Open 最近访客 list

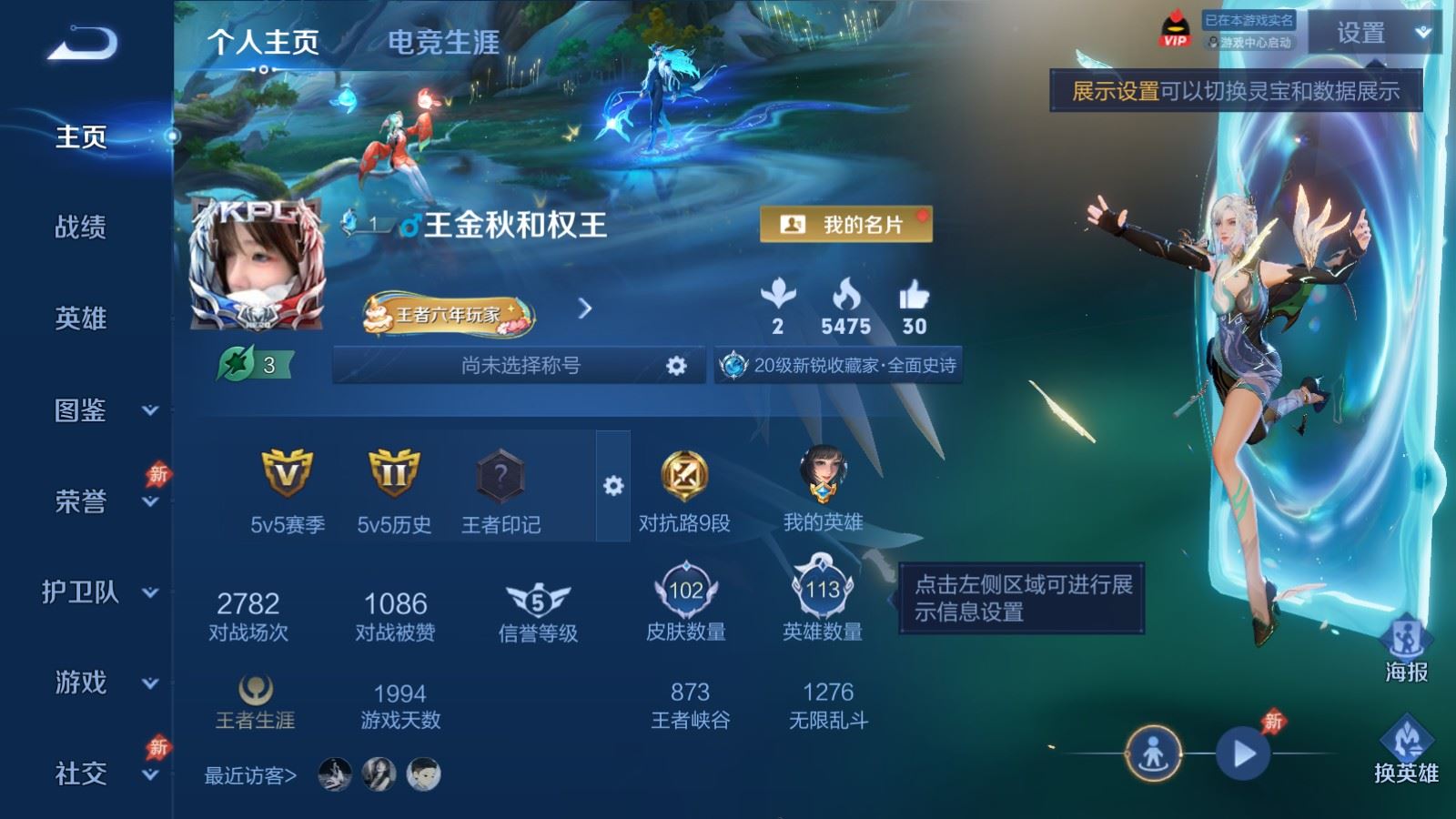click(x=250, y=775)
